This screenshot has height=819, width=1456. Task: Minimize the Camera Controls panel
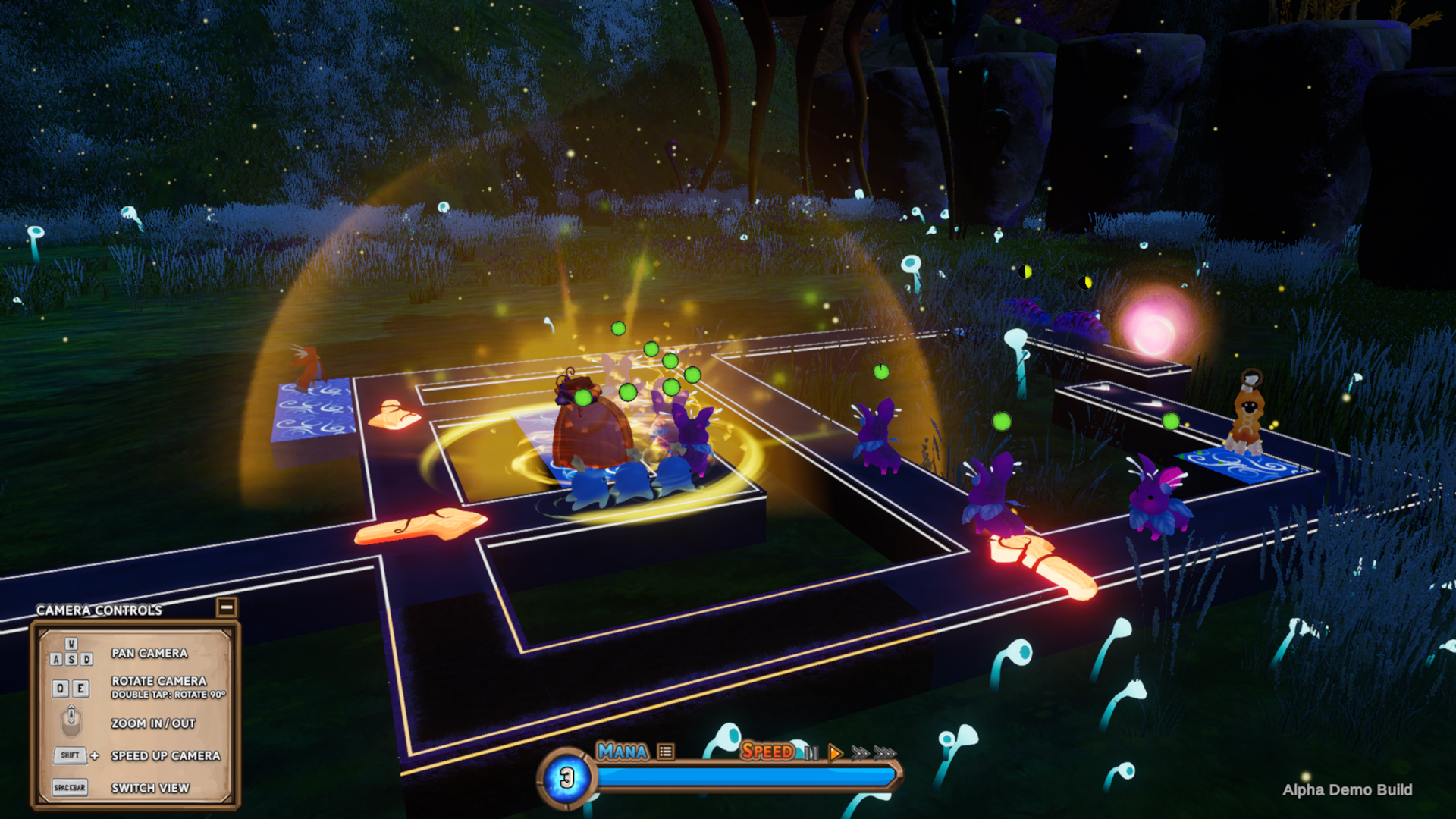point(226,607)
